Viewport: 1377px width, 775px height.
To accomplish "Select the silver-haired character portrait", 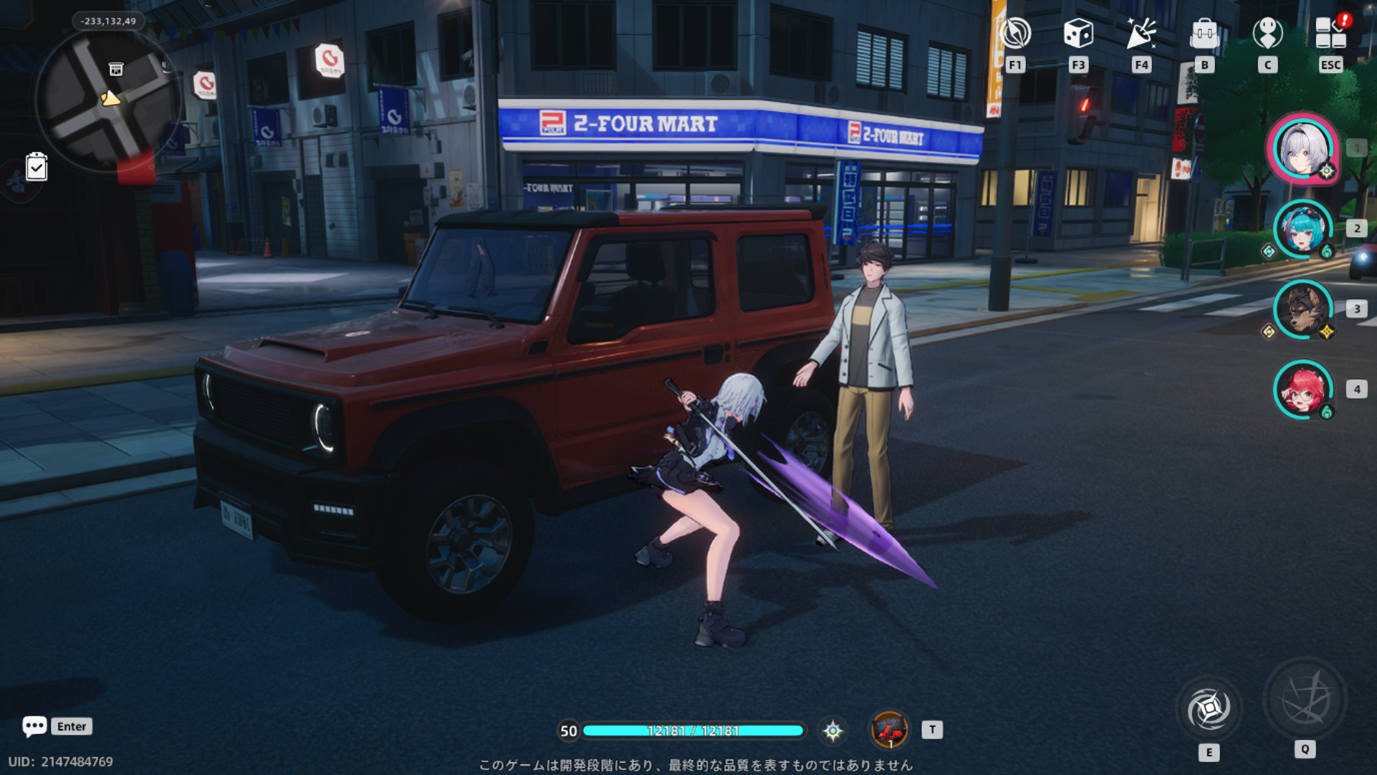I will pyautogui.click(x=1303, y=148).
